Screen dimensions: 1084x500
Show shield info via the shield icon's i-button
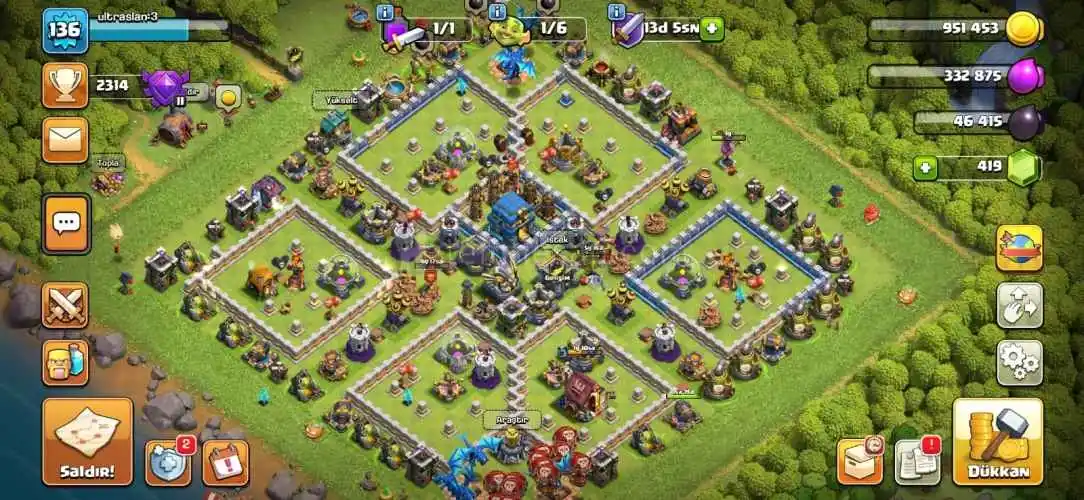click(617, 12)
